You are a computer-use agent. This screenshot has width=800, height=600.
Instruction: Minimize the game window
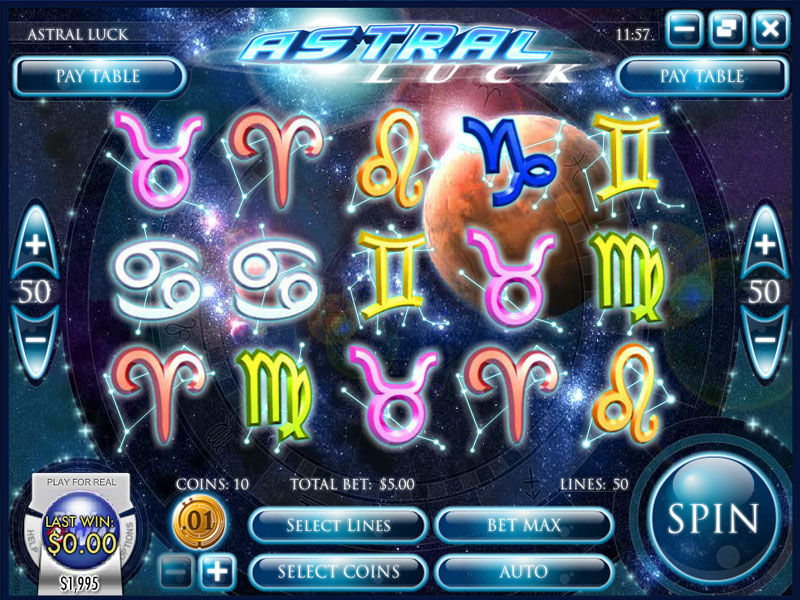coord(686,29)
